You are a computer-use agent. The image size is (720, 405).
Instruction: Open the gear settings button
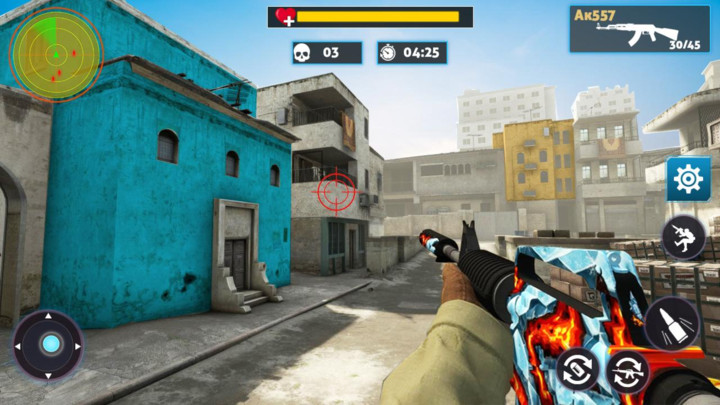click(688, 179)
